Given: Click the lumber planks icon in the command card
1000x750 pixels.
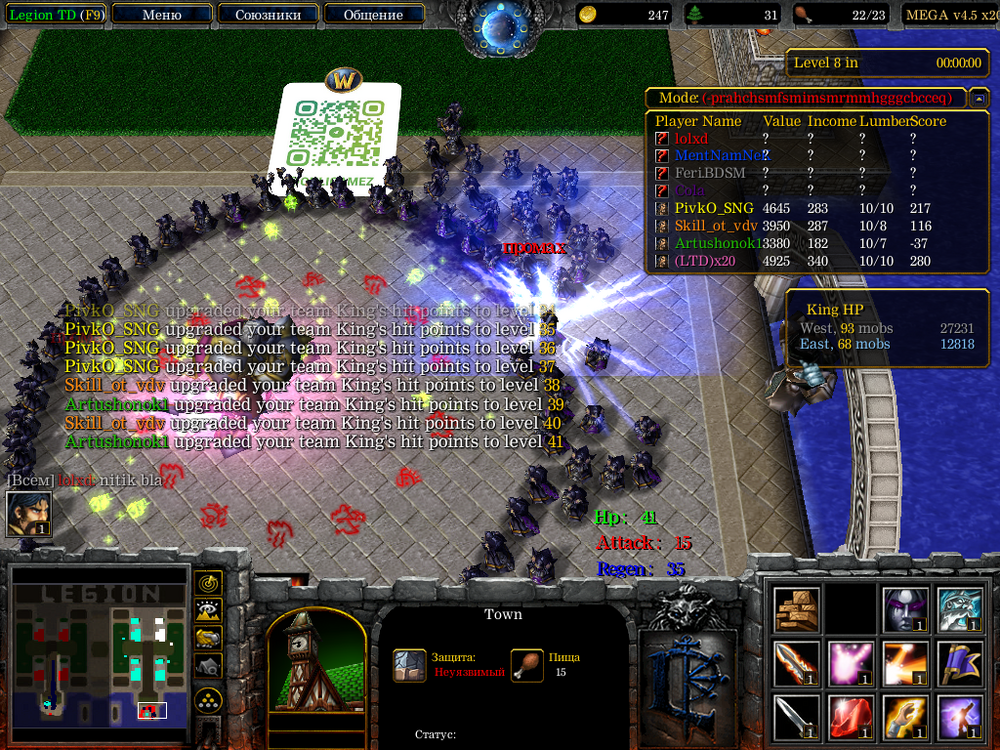Looking at the screenshot, I should click(796, 608).
